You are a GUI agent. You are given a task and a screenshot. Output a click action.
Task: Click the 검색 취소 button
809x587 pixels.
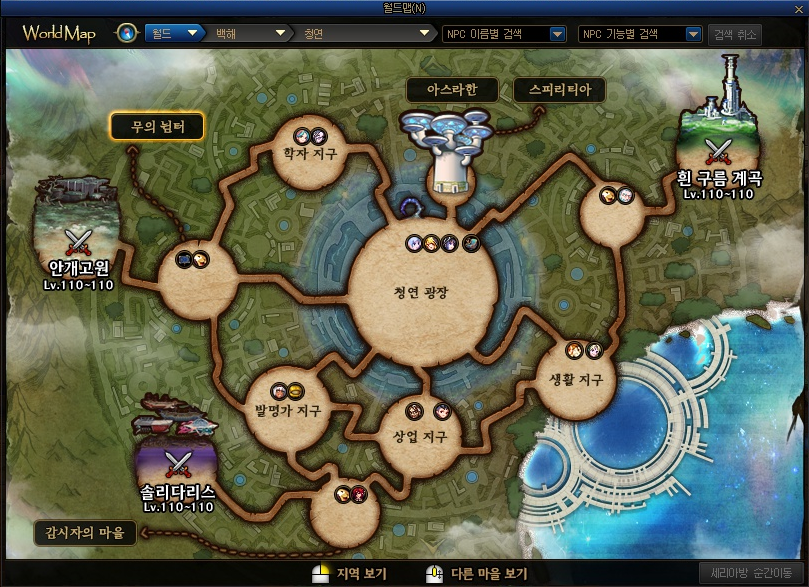pyautogui.click(x=735, y=34)
